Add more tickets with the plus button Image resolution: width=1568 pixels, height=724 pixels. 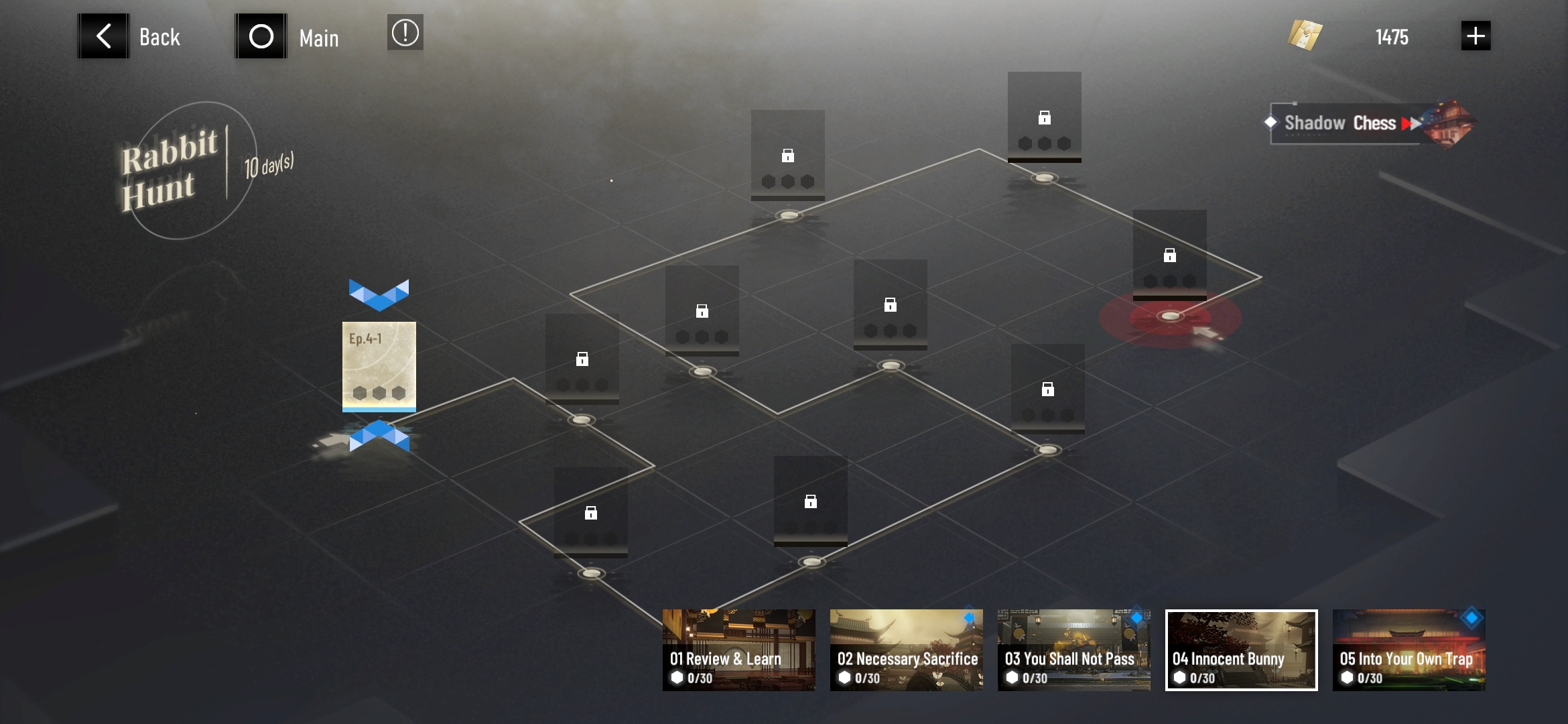[x=1476, y=36]
